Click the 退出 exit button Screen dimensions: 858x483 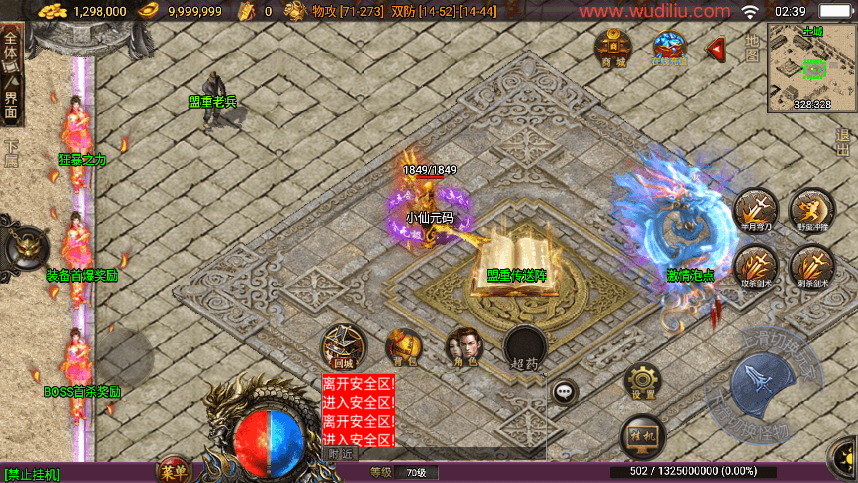pyautogui.click(x=843, y=144)
